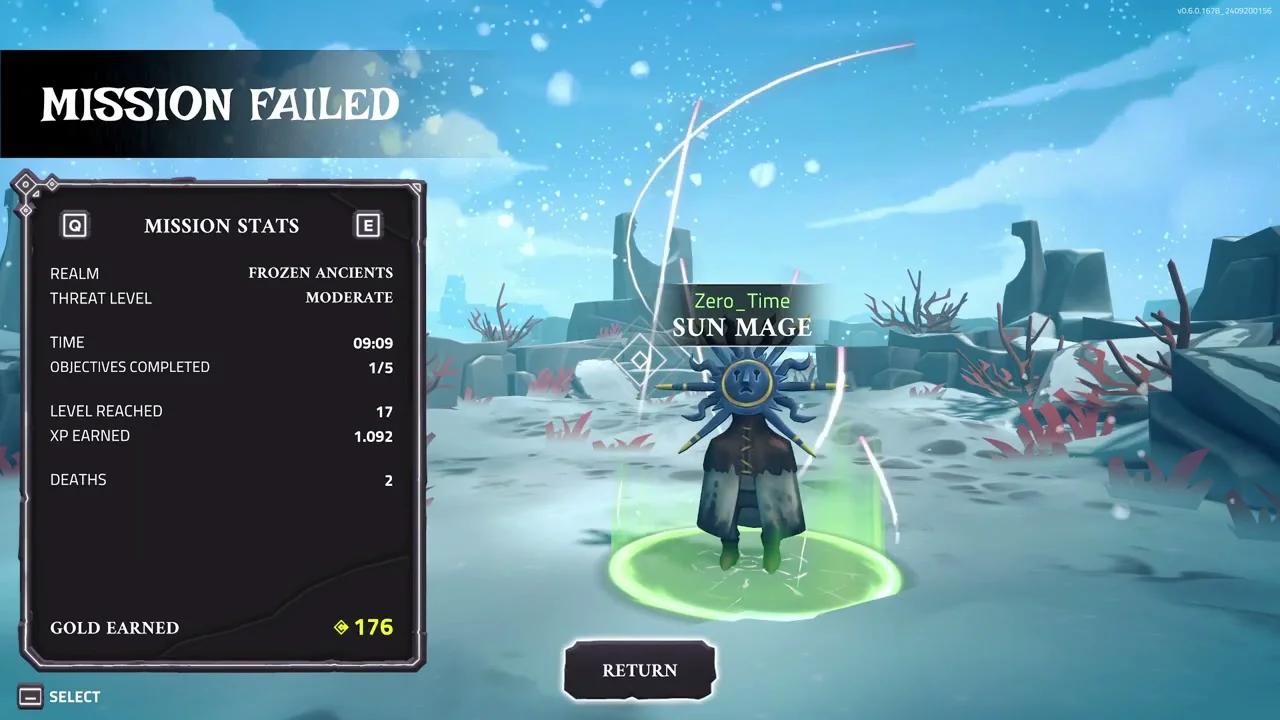Click the Return button
This screenshot has width=1280, height=720.
[x=640, y=670]
